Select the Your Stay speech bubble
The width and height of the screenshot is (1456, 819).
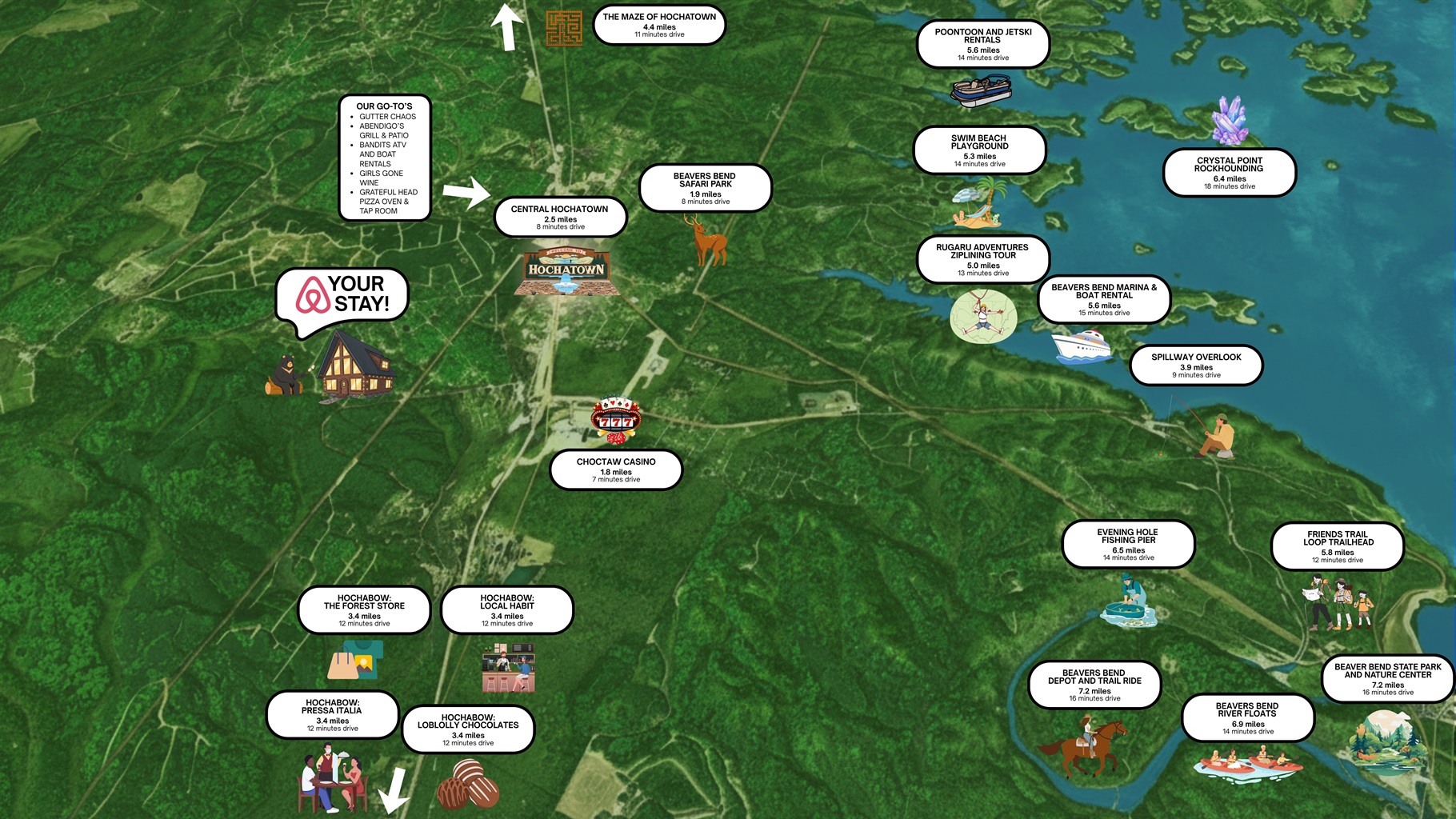tap(342, 295)
